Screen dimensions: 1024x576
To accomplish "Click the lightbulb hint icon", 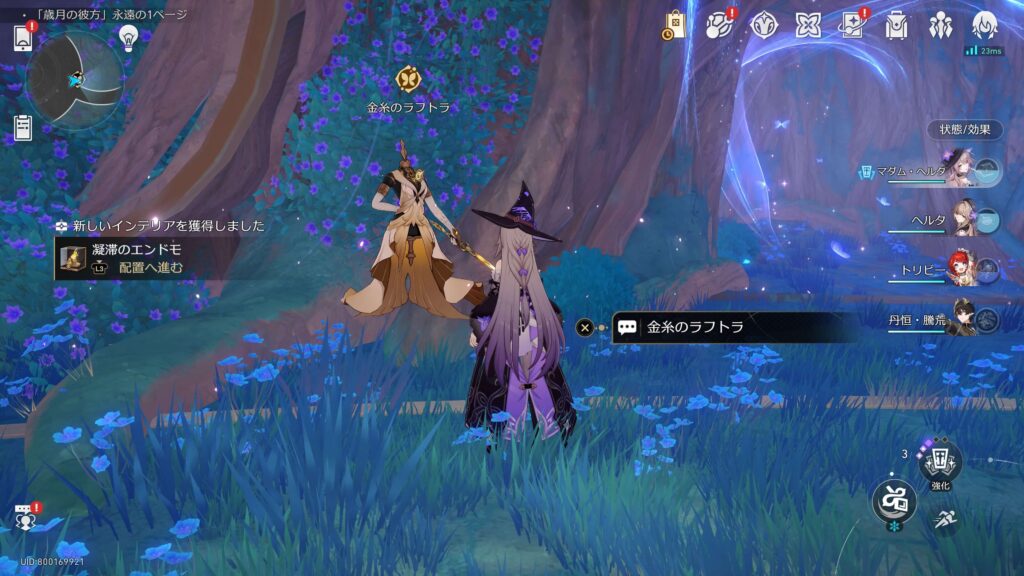I will tap(128, 37).
